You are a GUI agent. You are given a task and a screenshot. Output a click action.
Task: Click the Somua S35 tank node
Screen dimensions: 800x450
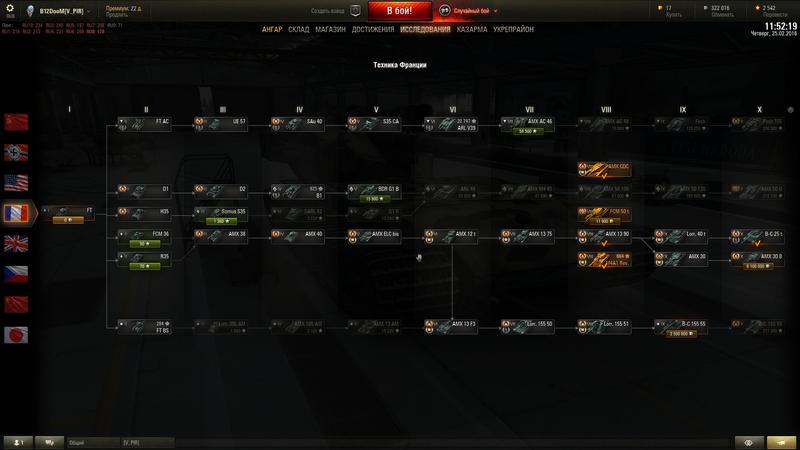[221, 214]
